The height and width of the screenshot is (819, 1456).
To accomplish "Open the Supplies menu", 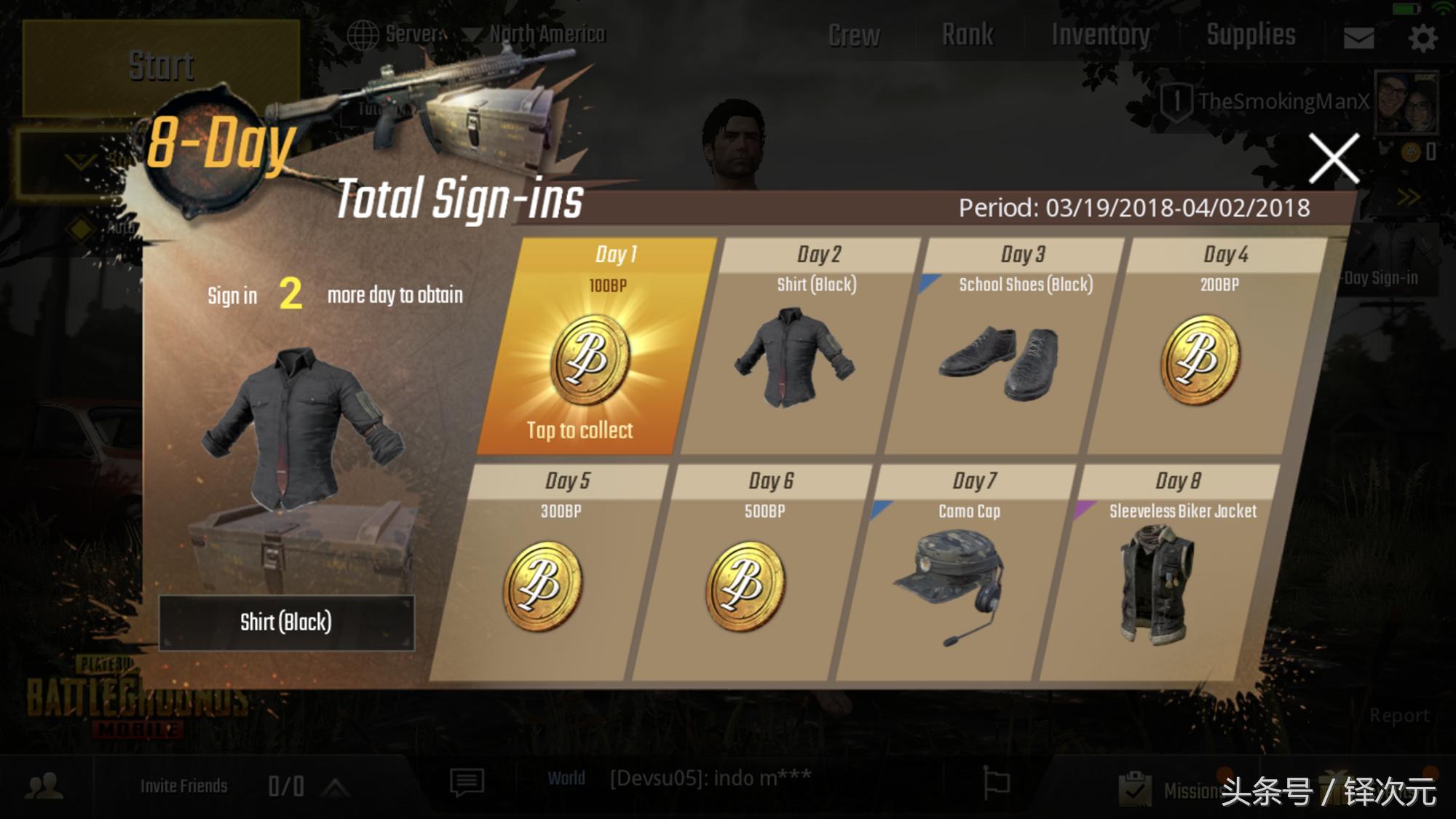I will pos(1251,35).
